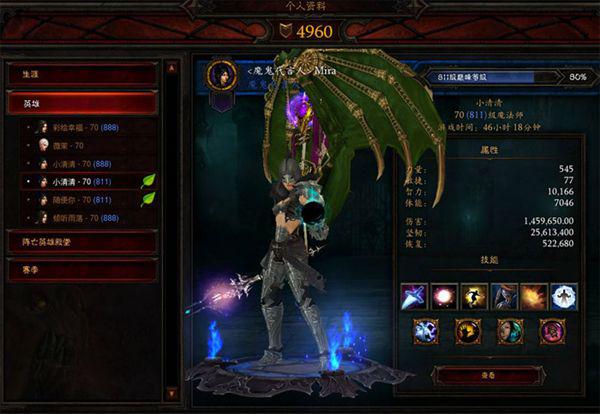The image size is (600, 414).
Task: Select the orange flame skill icon
Action: pos(534,296)
